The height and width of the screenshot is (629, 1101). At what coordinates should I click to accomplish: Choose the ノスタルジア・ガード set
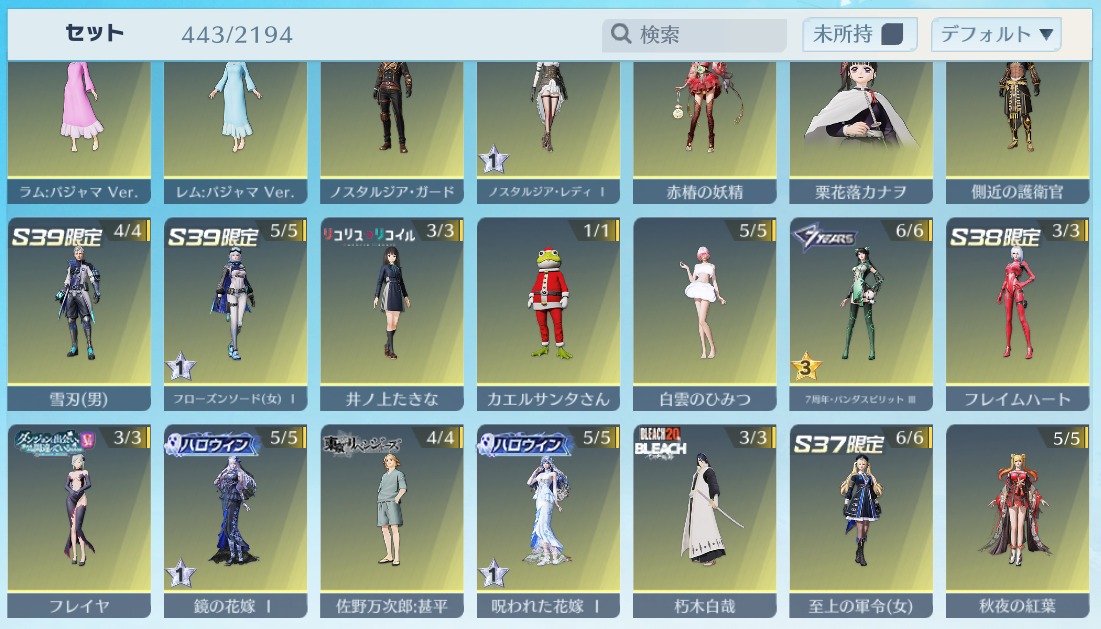point(392,120)
